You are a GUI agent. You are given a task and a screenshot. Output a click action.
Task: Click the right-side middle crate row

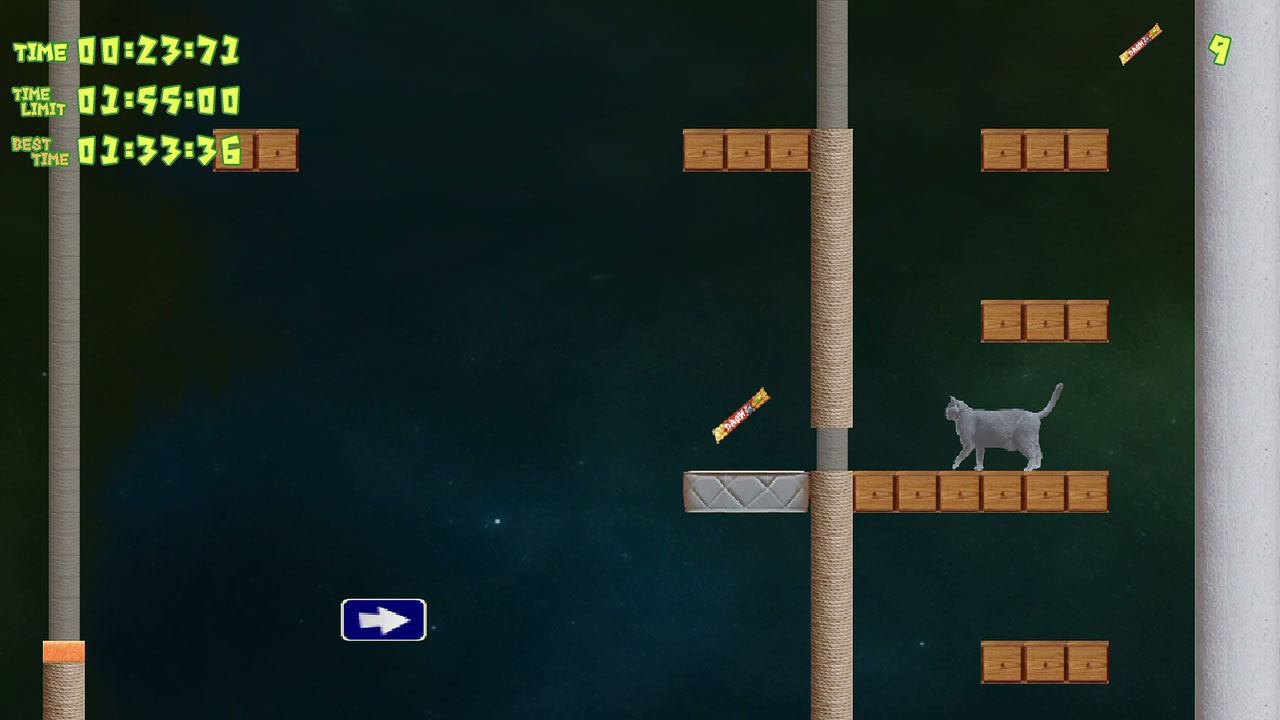coord(1045,320)
